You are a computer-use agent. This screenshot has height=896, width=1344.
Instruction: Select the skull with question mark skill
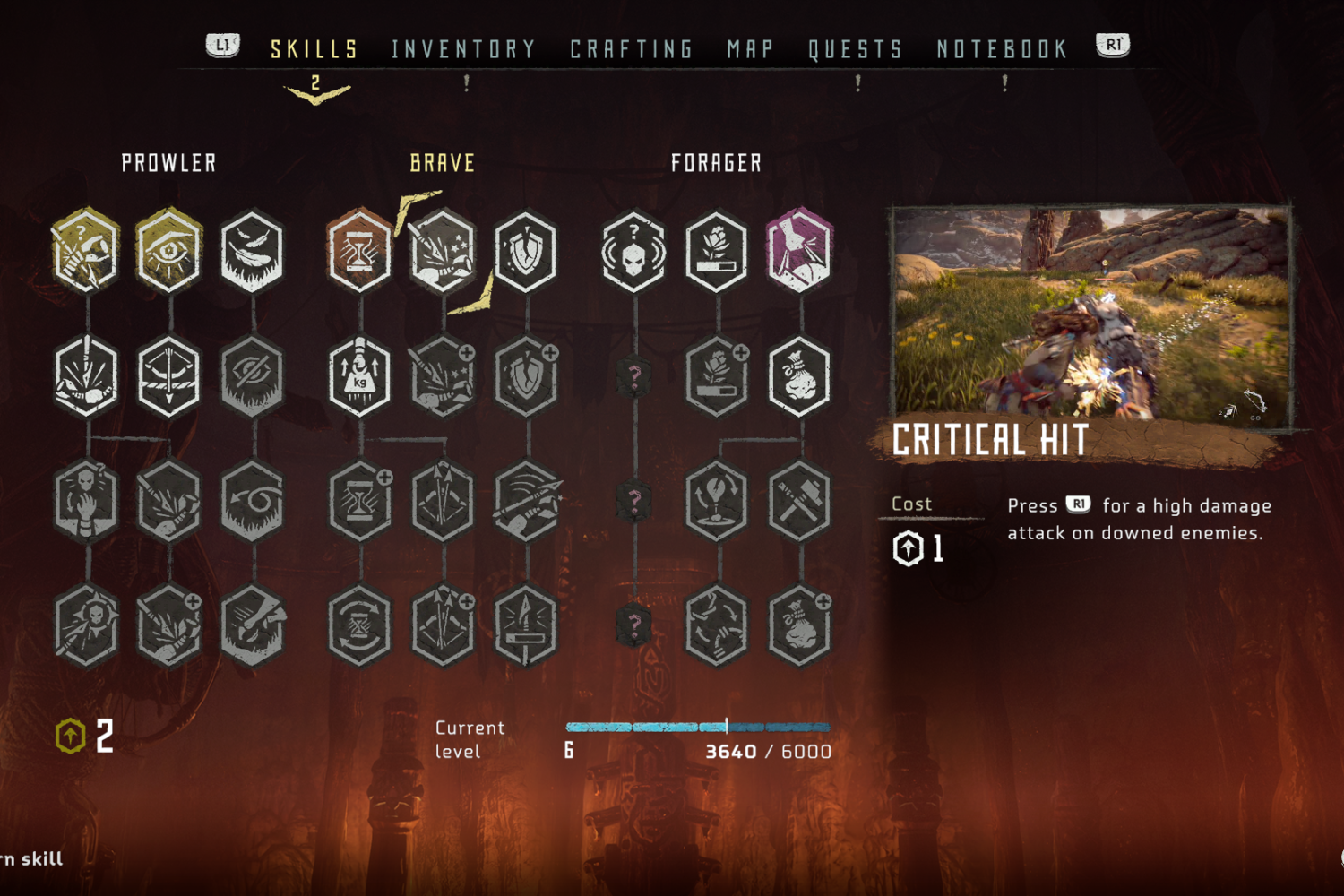pyautogui.click(x=634, y=252)
